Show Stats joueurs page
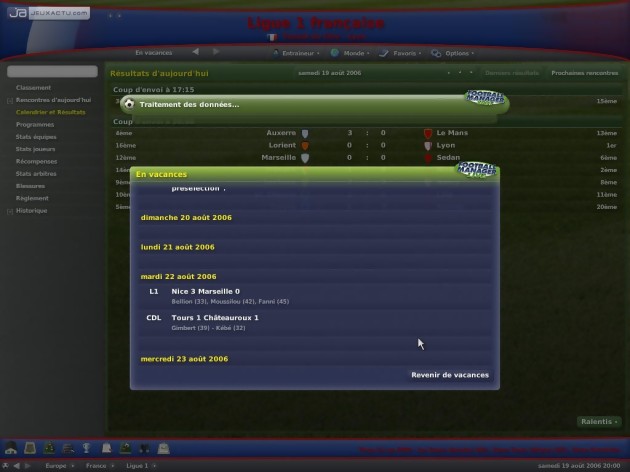630x472 pixels. (36, 149)
